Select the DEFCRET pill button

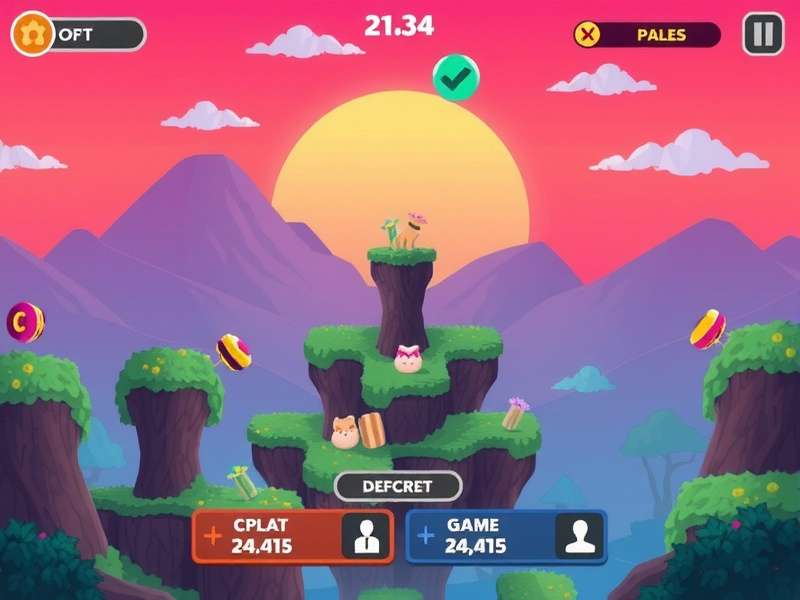(x=398, y=487)
